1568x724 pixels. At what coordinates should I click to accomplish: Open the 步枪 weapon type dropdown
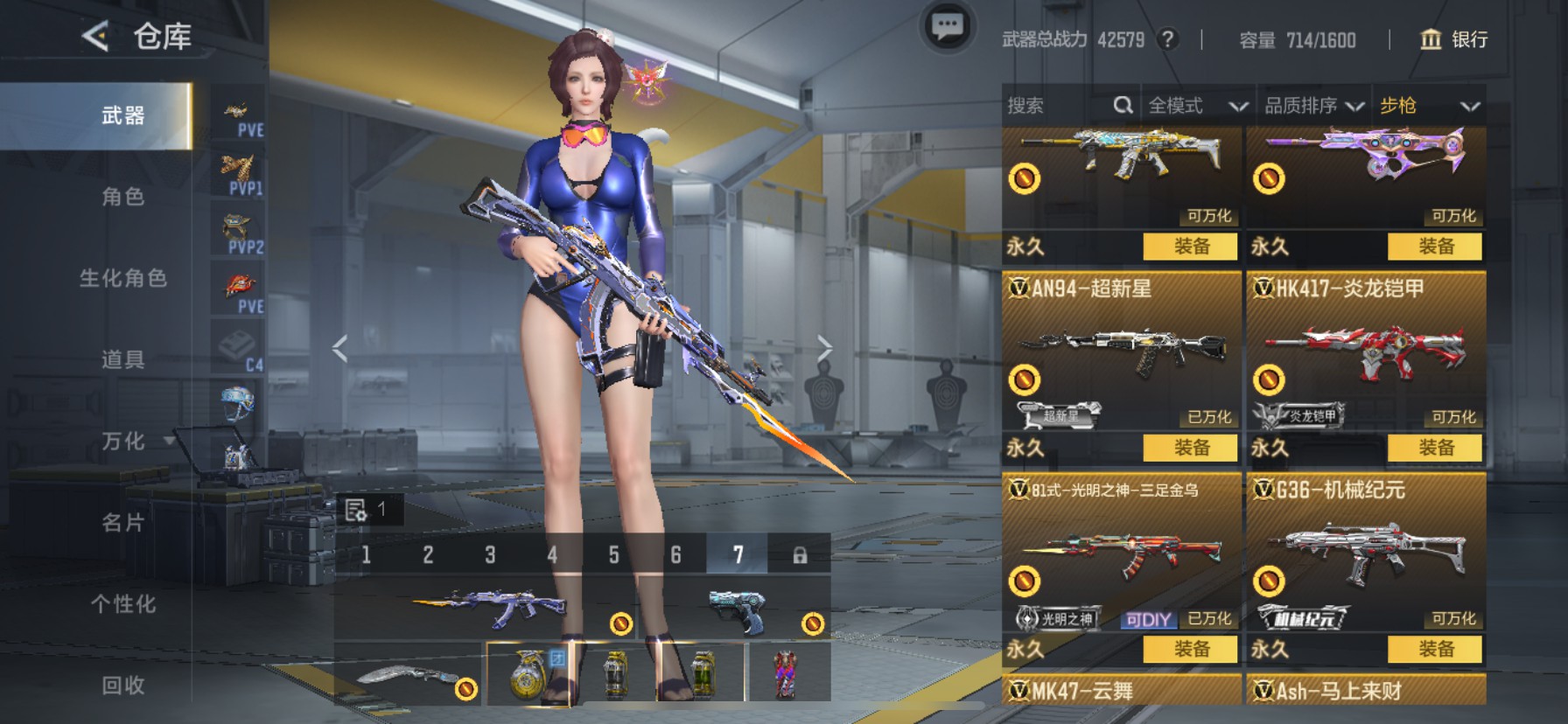pos(1428,106)
